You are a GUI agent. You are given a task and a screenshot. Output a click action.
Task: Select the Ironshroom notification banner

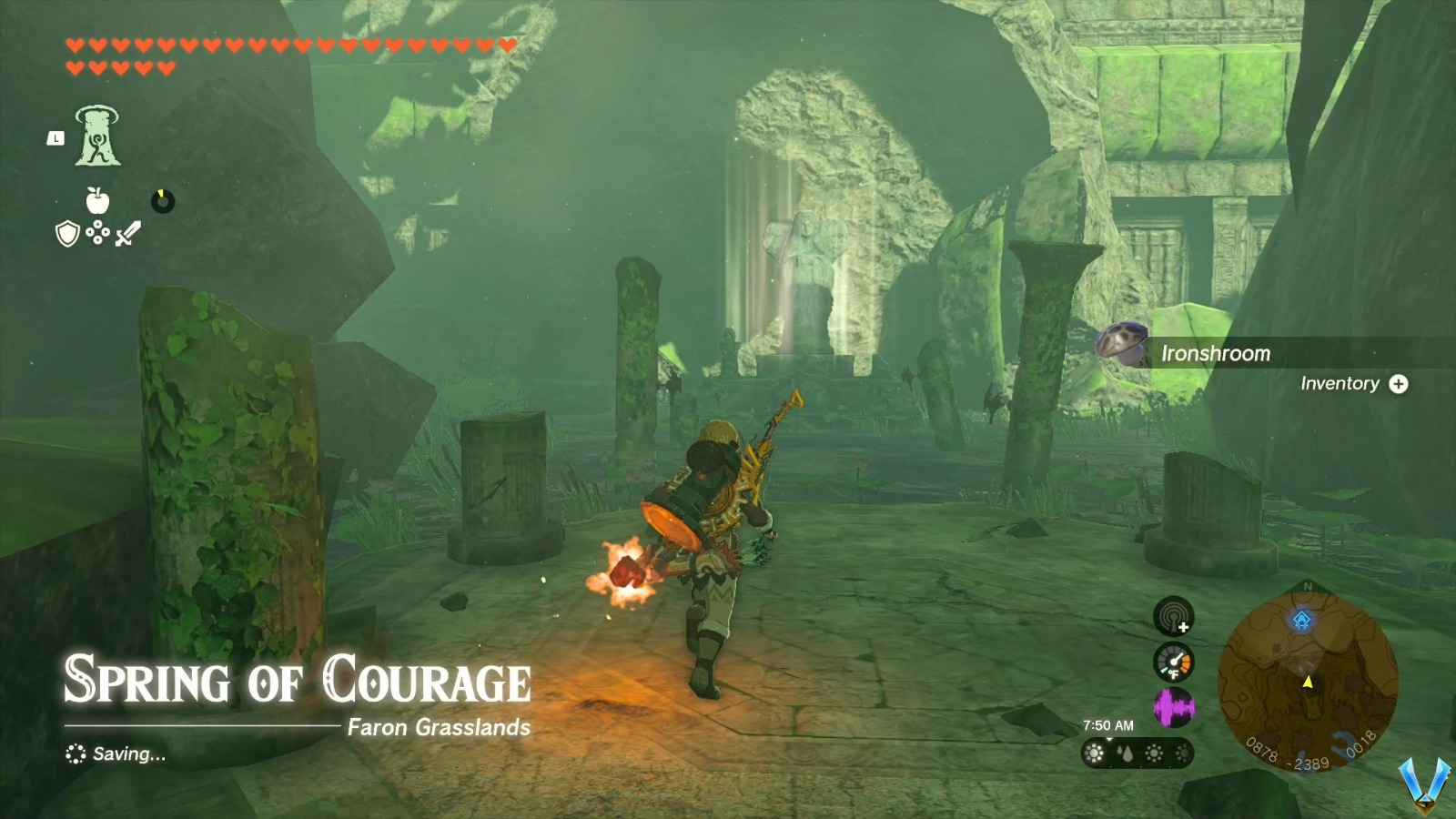coord(1216,354)
